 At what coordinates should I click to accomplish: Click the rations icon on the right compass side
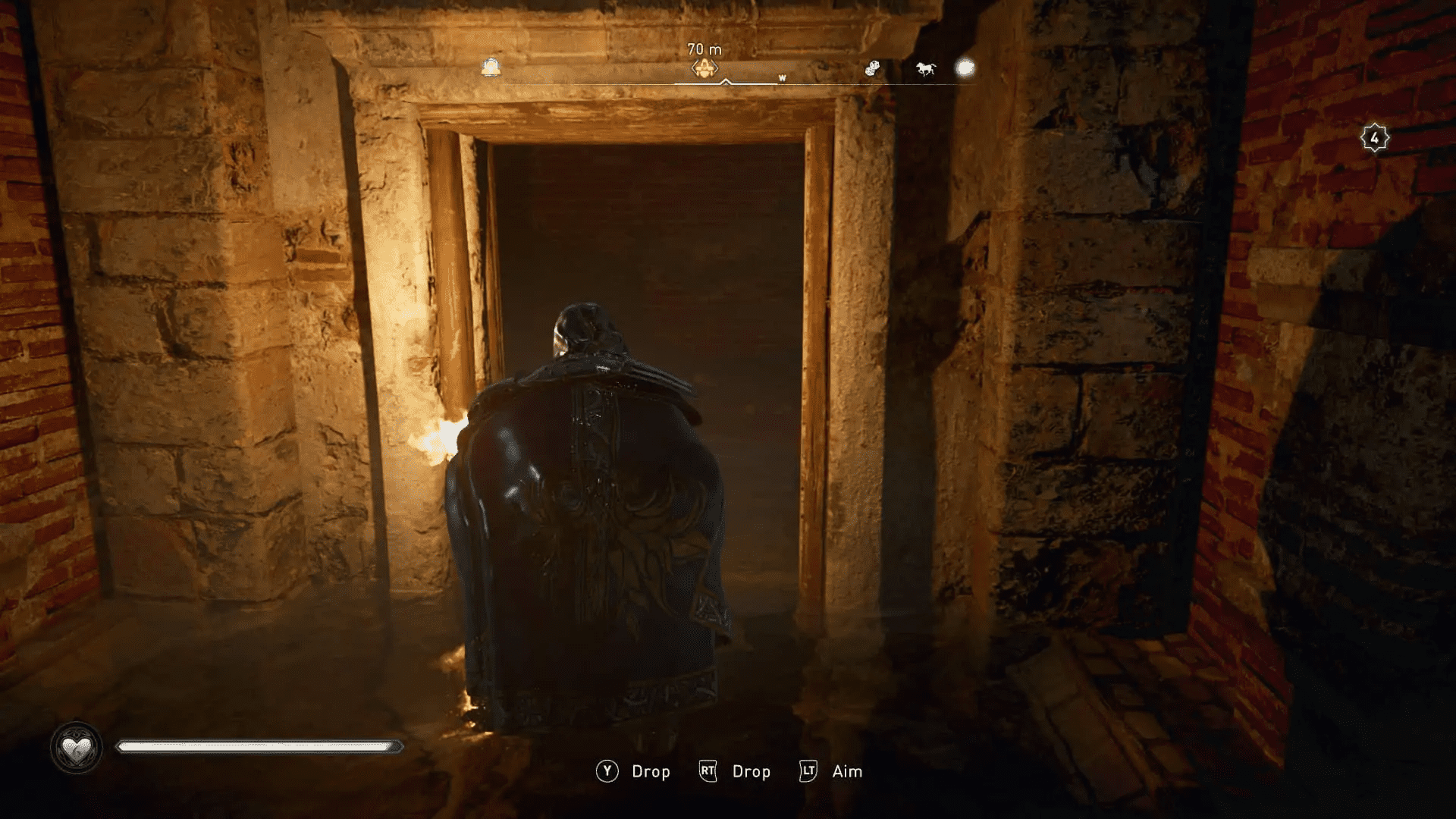(871, 69)
